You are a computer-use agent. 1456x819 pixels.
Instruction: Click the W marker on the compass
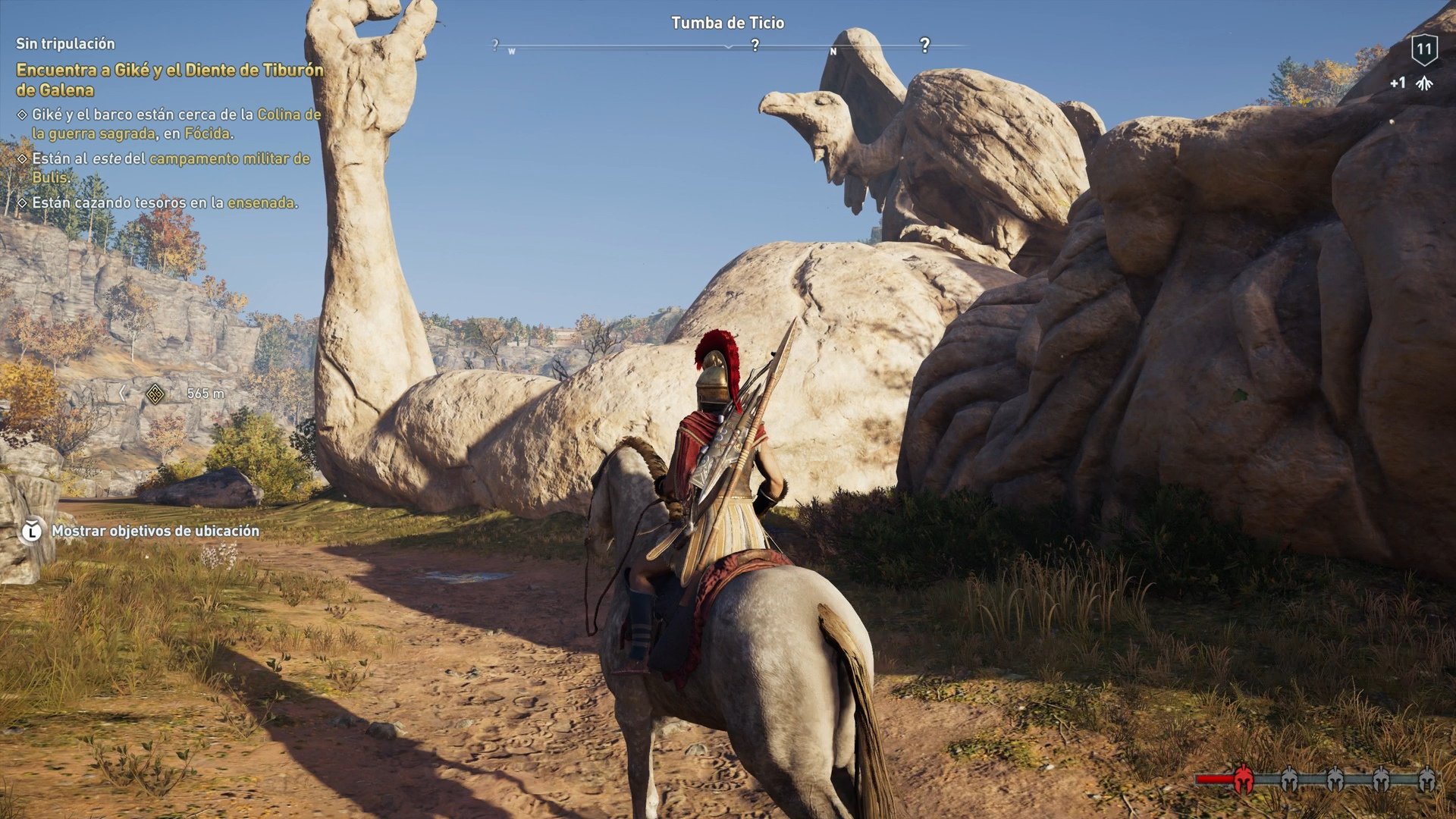513,49
